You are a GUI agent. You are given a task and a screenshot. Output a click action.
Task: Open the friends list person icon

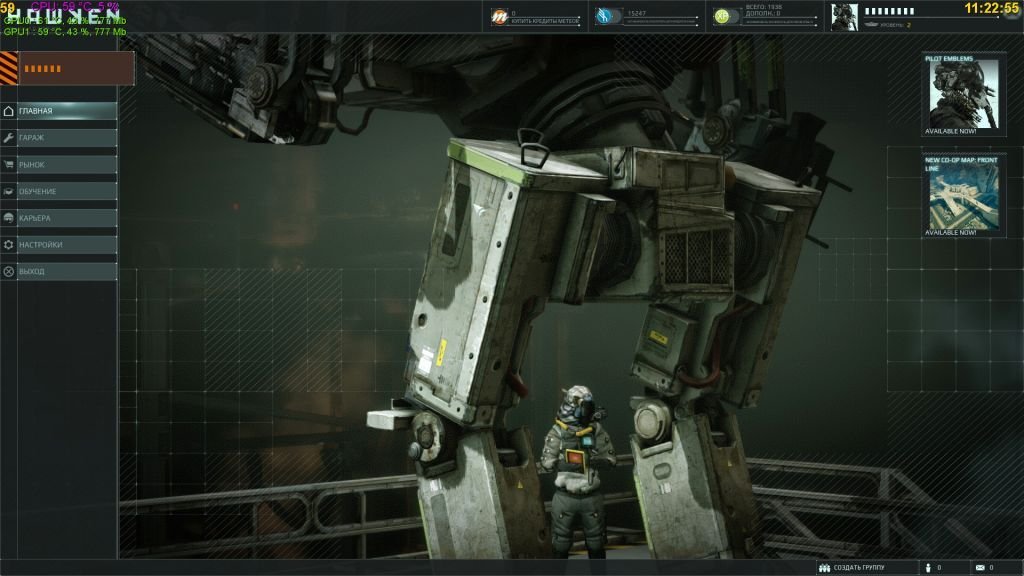coord(927,567)
